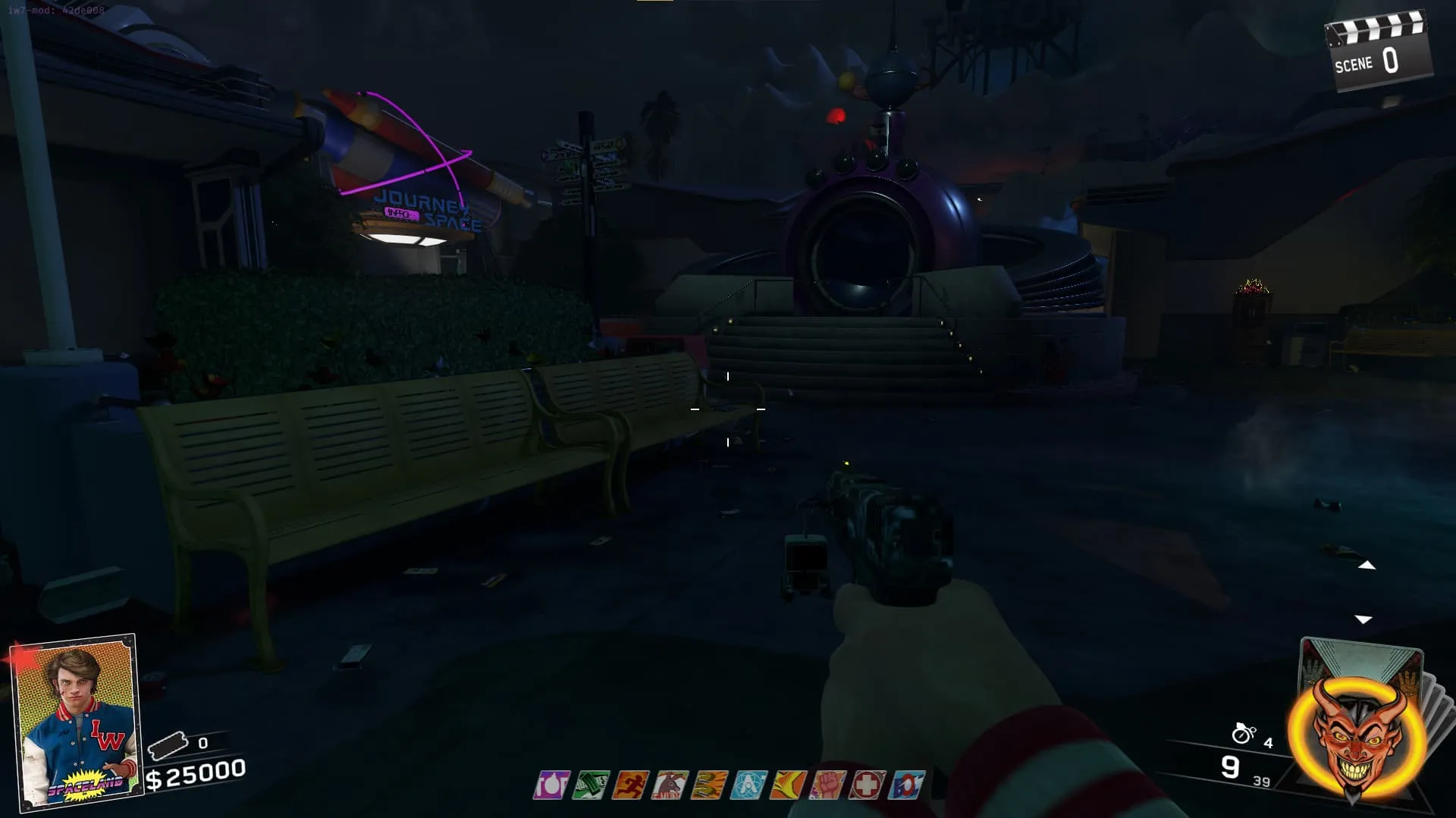
Task: Choose the Blue Bolts perk icon
Action: 907,785
